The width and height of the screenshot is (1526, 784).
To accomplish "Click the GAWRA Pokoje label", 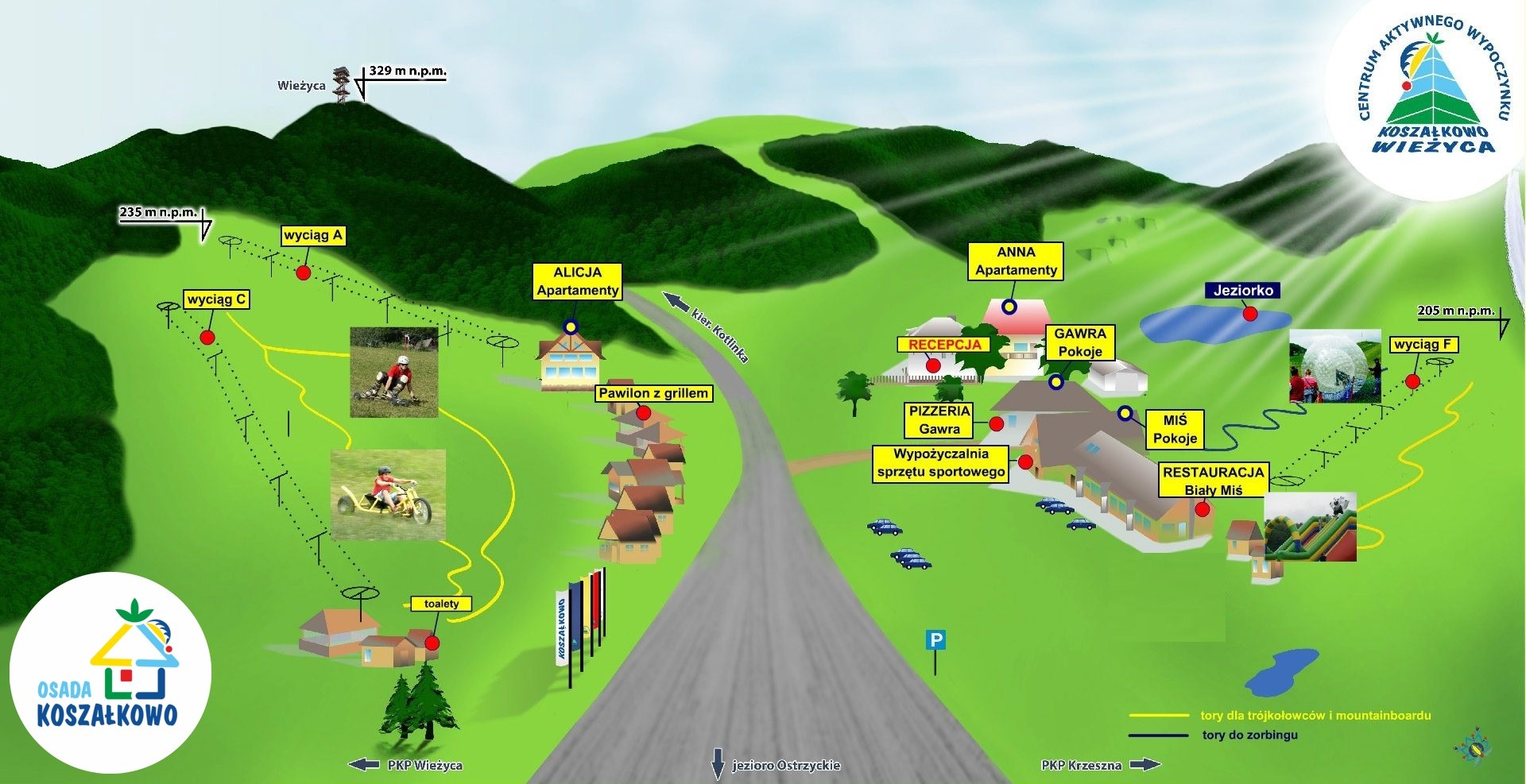I will click(1080, 342).
